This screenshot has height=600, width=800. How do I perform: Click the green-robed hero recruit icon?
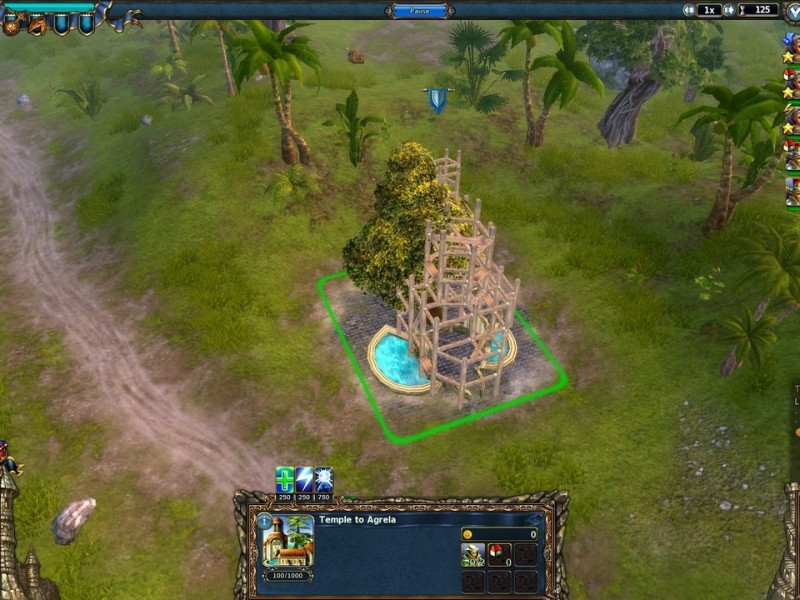click(473, 555)
